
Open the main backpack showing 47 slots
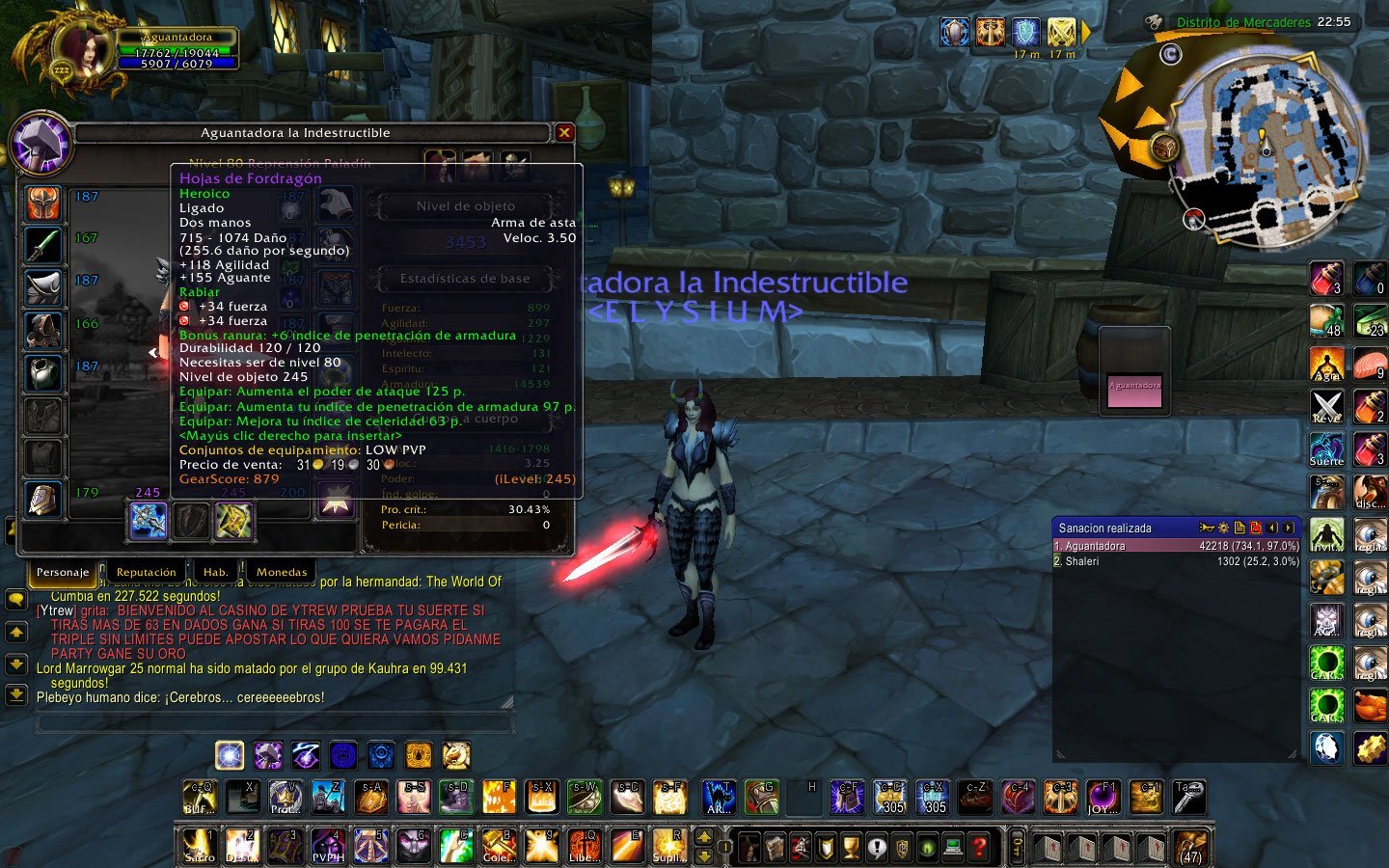pos(1190,846)
